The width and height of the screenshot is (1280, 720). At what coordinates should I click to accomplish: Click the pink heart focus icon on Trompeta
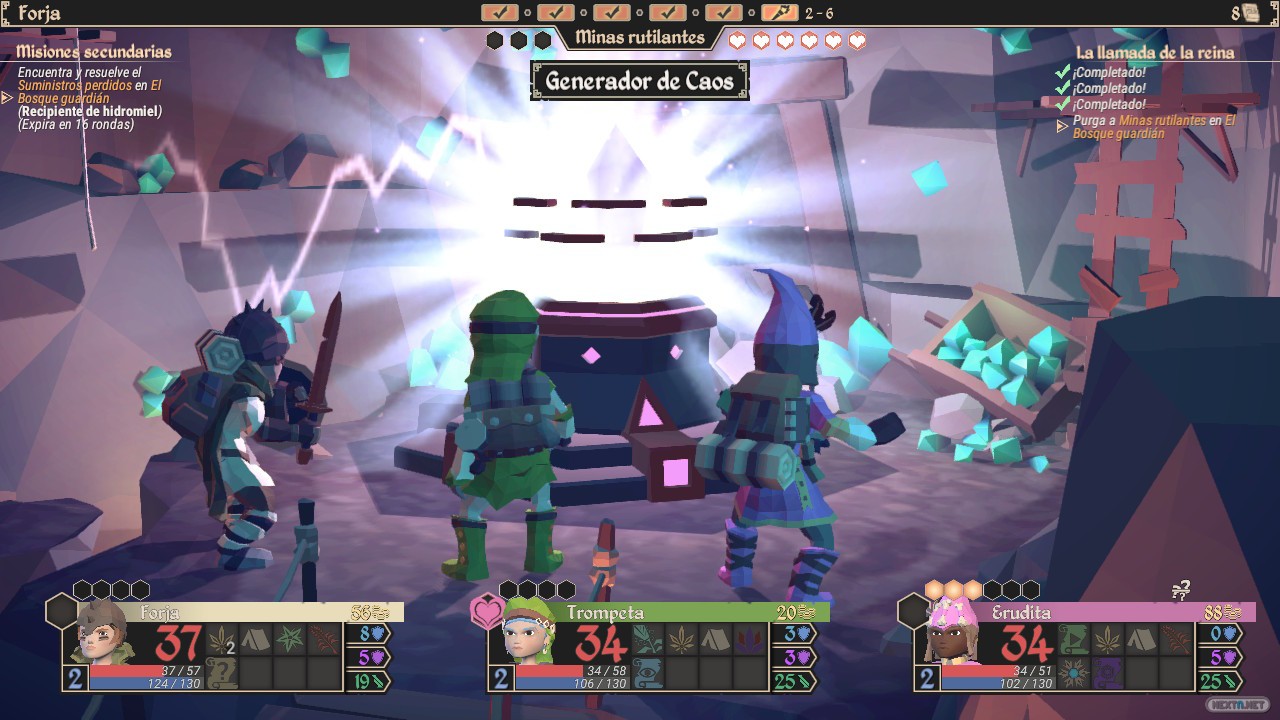486,611
